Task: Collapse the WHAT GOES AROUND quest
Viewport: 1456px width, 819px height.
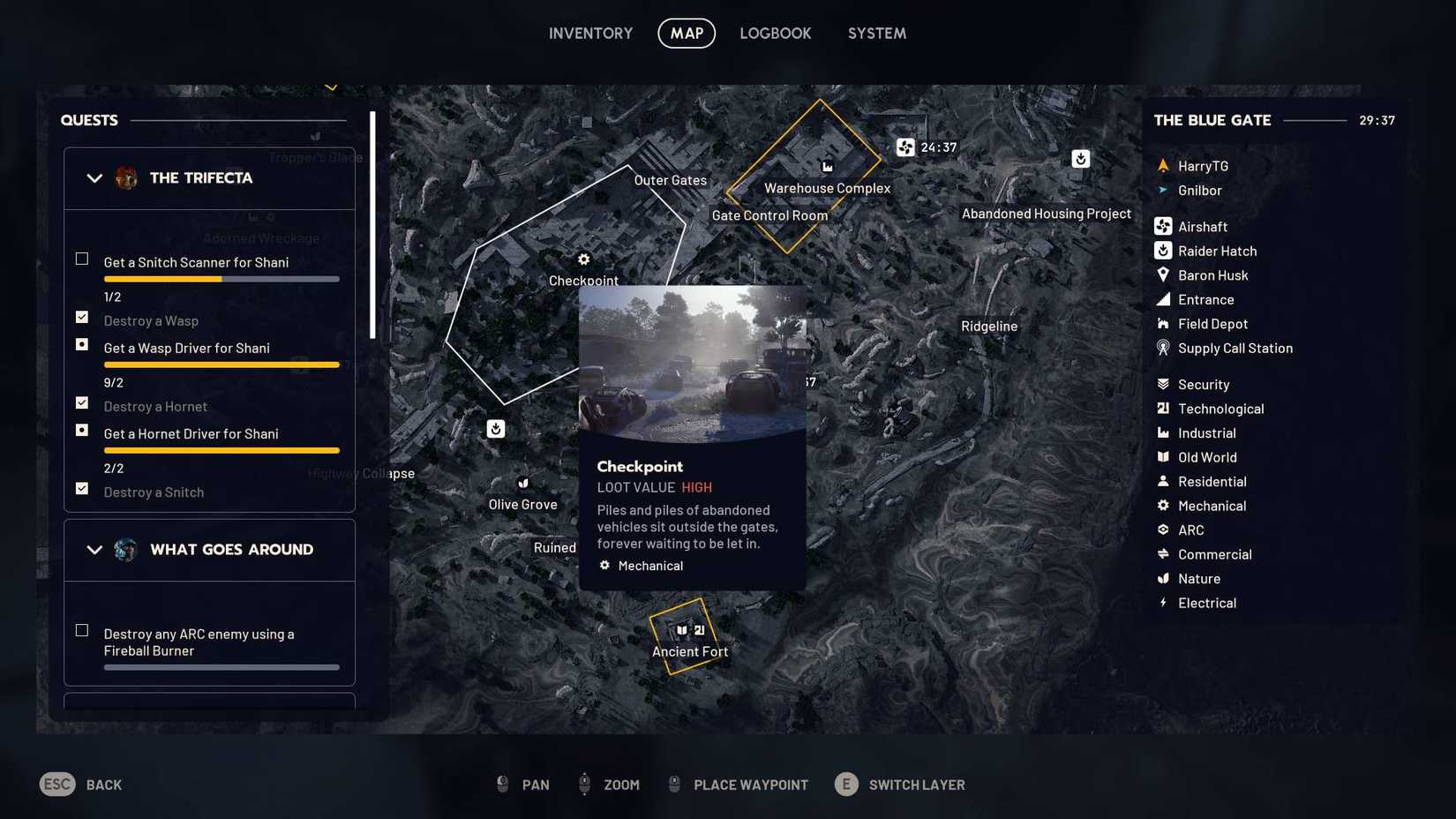Action: 94,549
